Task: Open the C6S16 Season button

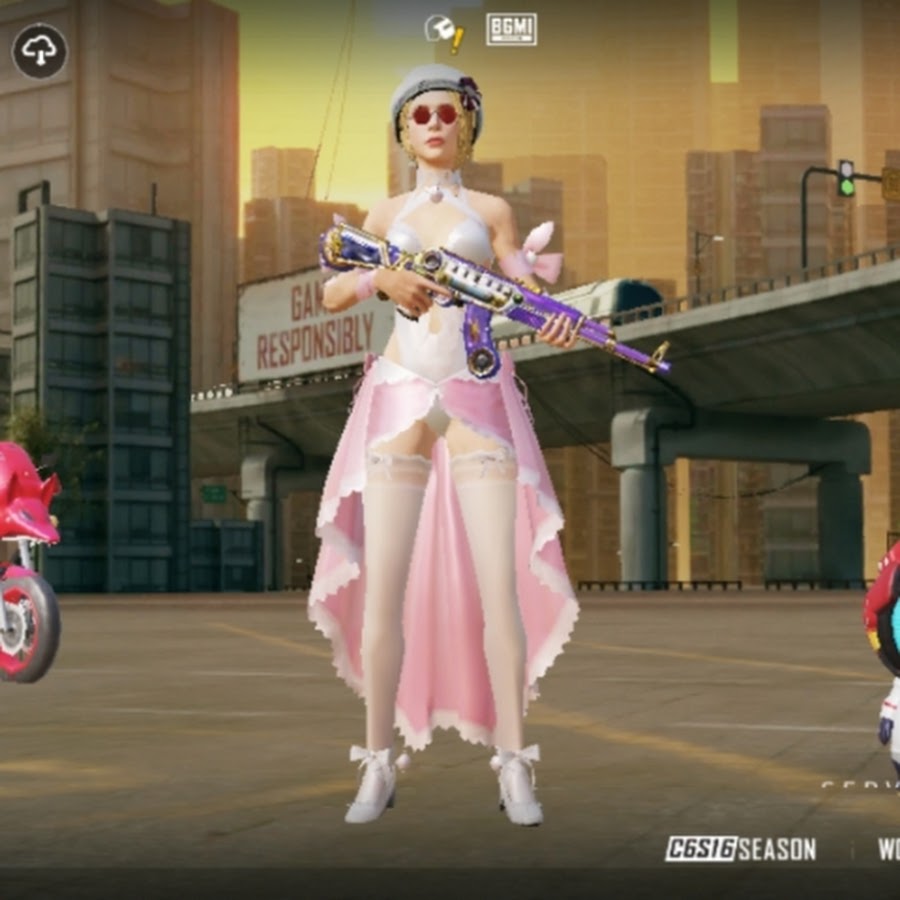Action: 740,849
